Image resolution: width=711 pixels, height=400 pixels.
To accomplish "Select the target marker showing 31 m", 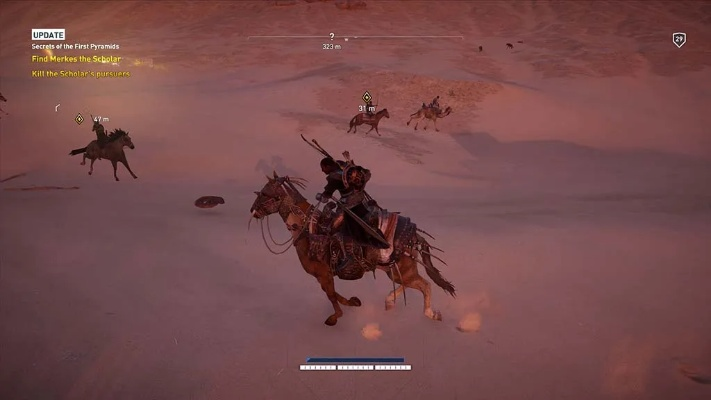I will click(x=367, y=97).
